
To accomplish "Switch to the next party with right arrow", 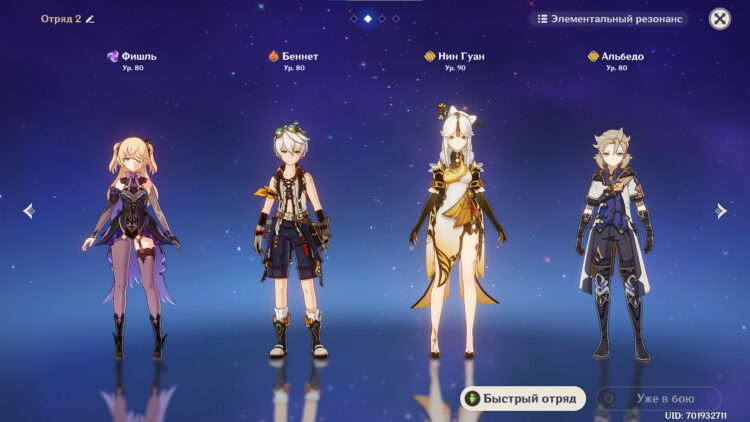I will pyautogui.click(x=721, y=210).
